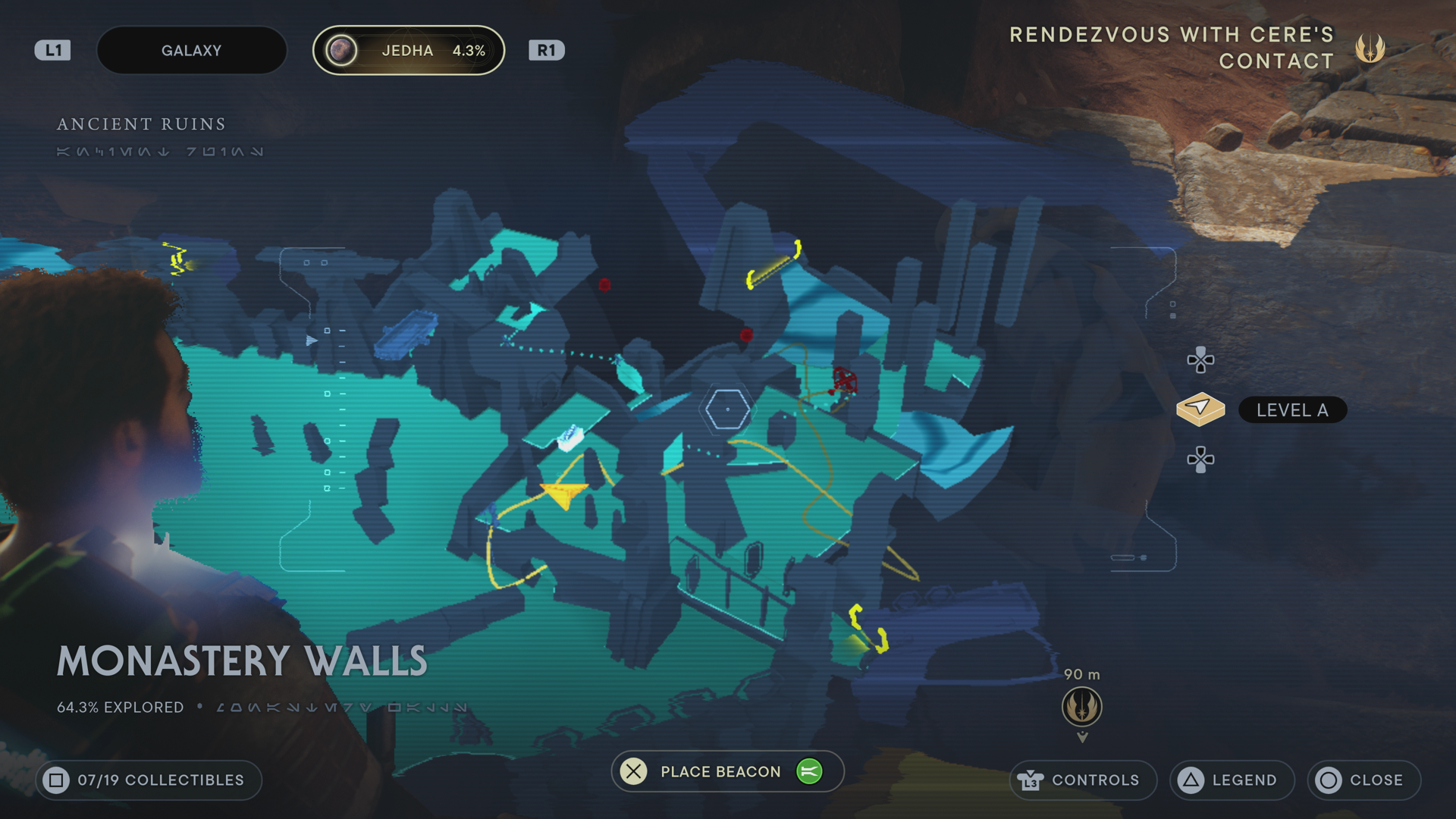Click the 90 m objective distance marker
The width and height of the screenshot is (1456, 819).
(x=1081, y=706)
